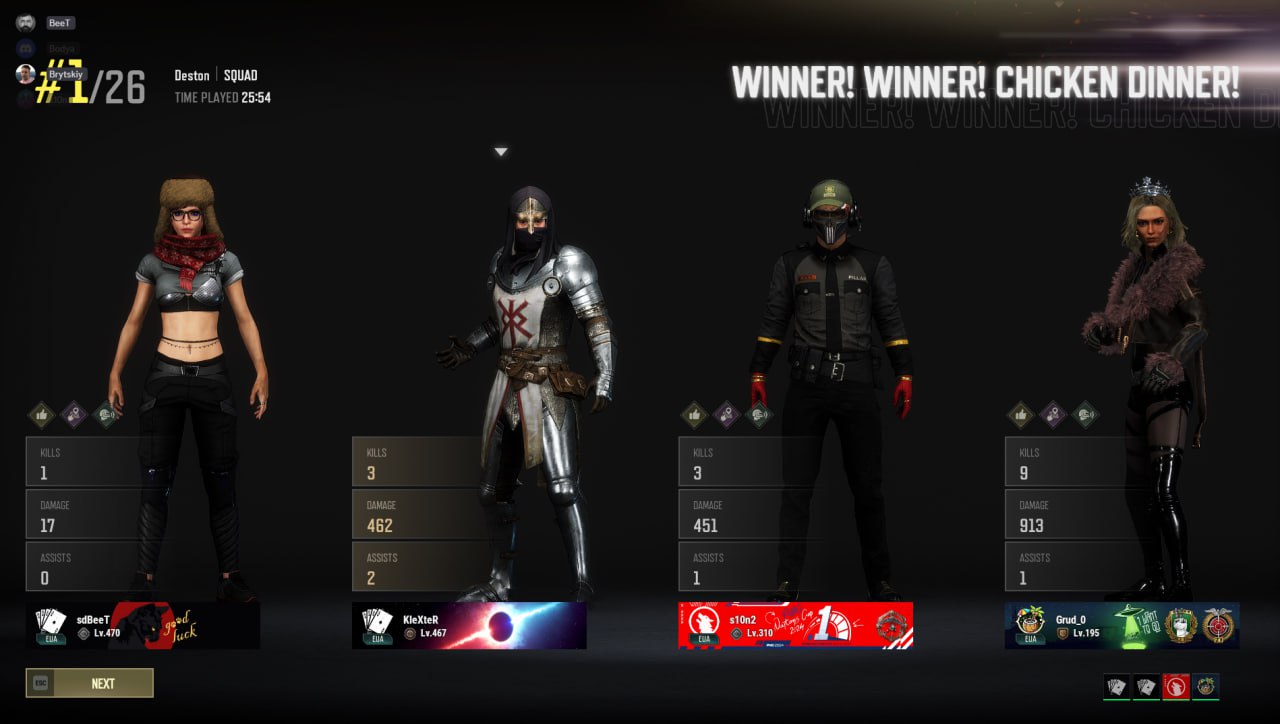
Task: Click the laurel medal emblem on Grud_0's banner
Action: pos(1179,623)
